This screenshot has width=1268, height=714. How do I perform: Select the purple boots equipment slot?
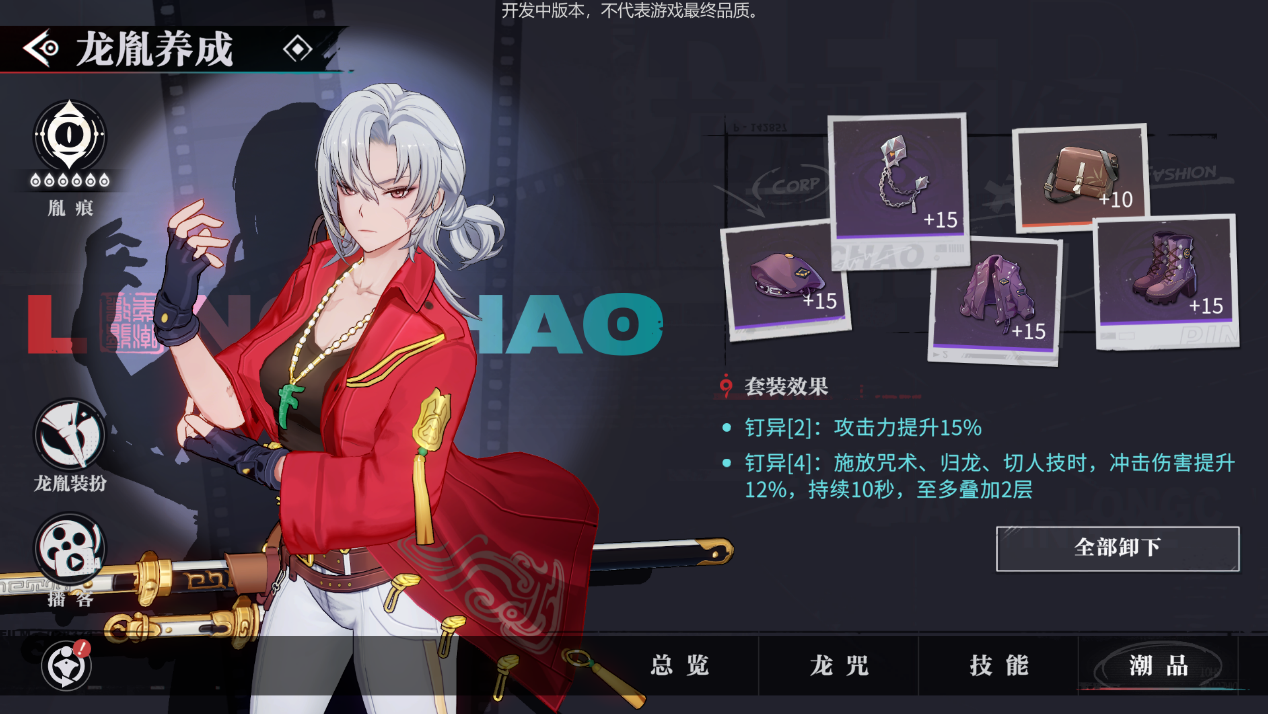(1166, 272)
